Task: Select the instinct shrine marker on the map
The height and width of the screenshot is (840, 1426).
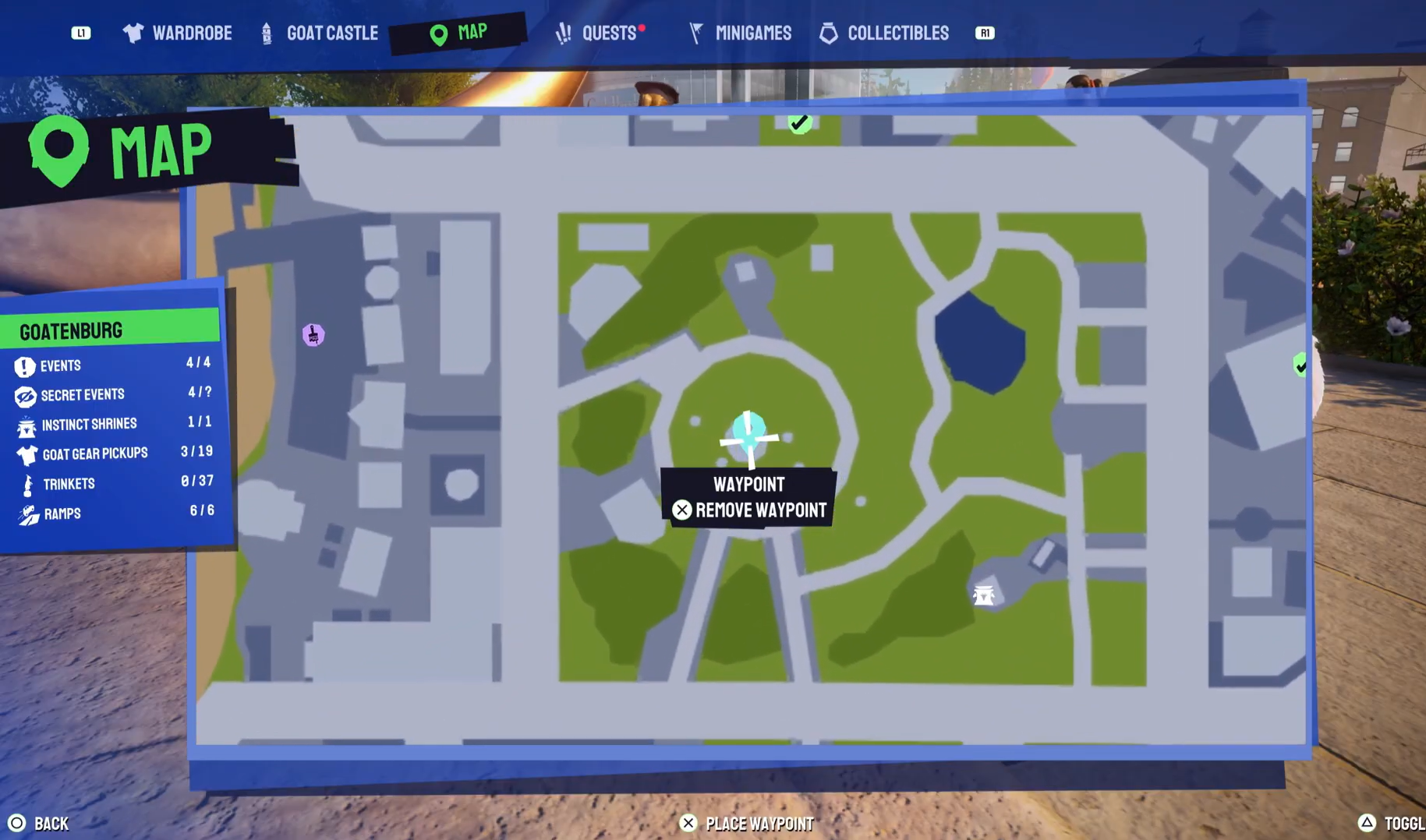Action: tap(984, 594)
